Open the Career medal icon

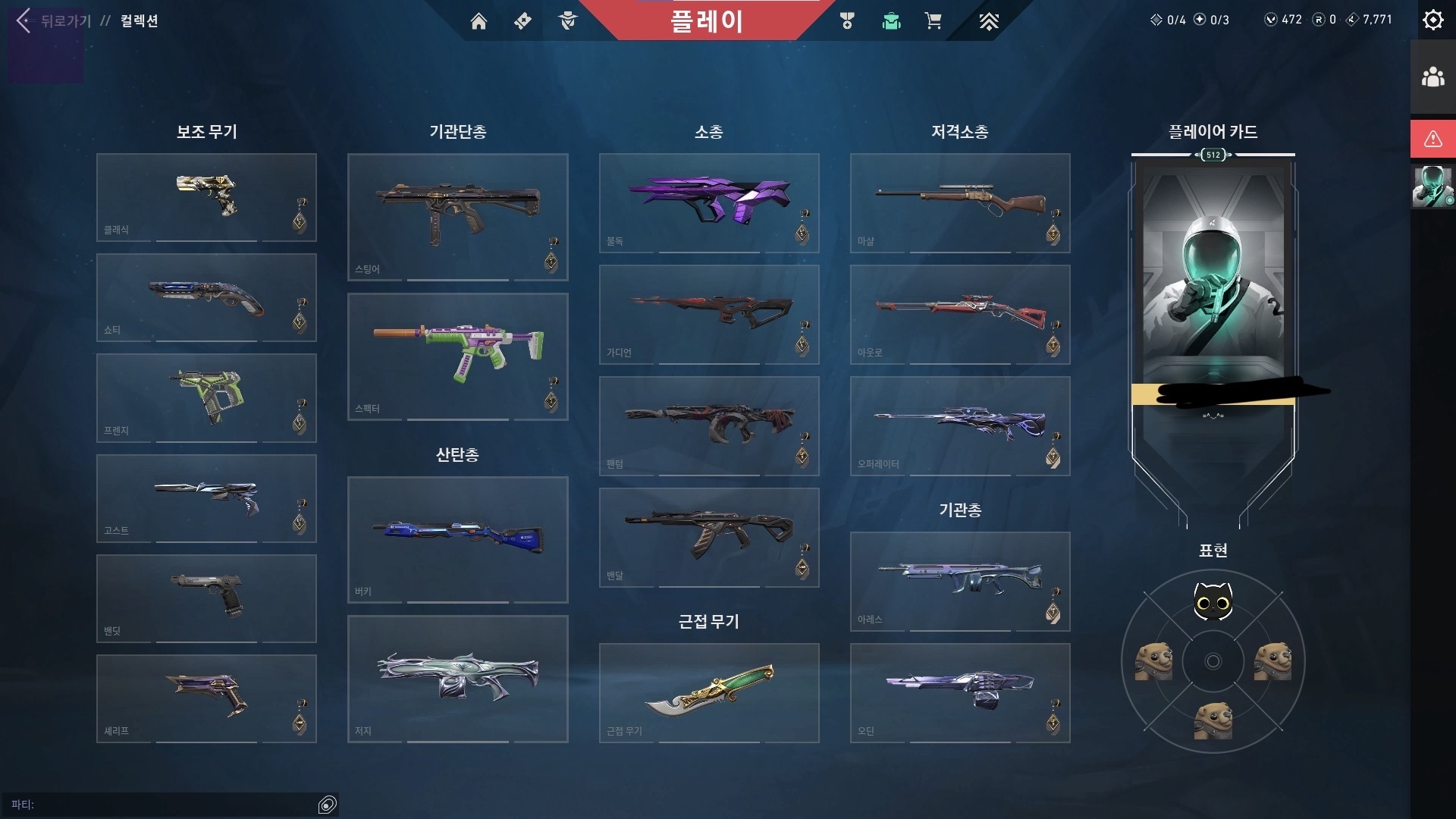point(847,21)
